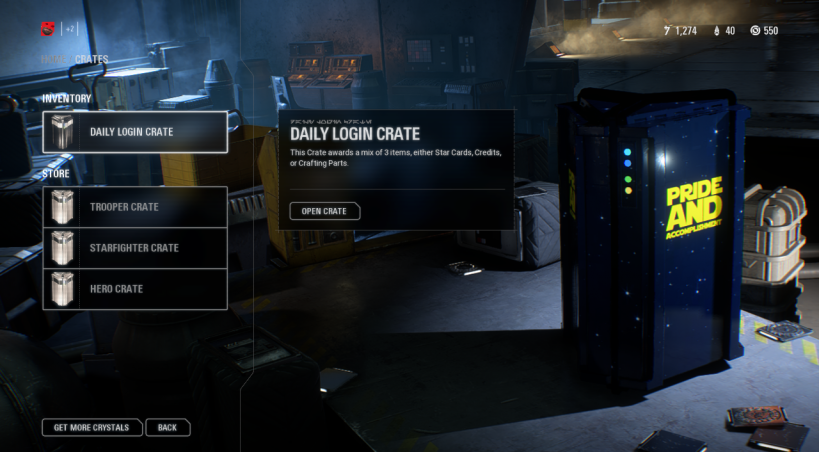819x452 pixels.
Task: Click the Get More Crystals button
Action: [92, 428]
